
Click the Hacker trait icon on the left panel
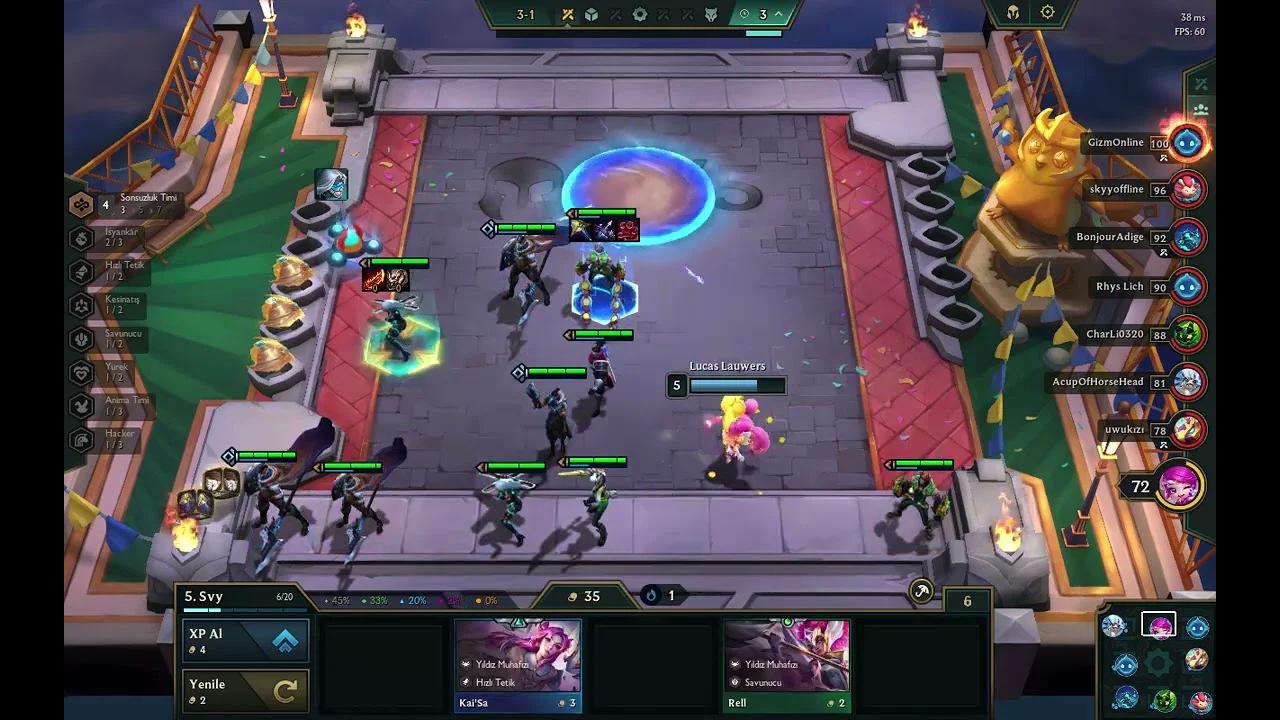click(x=82, y=438)
